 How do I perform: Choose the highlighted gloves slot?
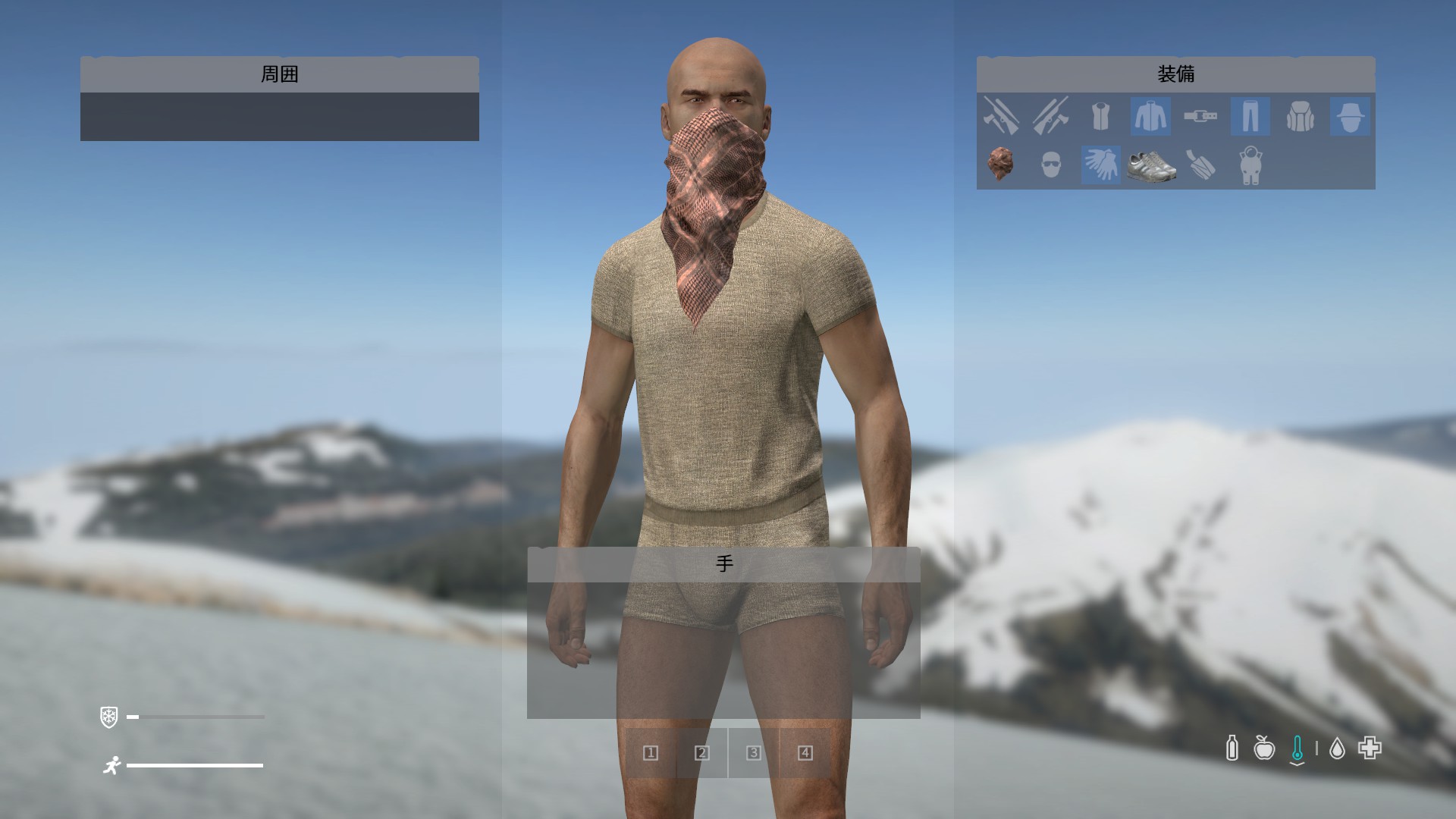point(1100,165)
